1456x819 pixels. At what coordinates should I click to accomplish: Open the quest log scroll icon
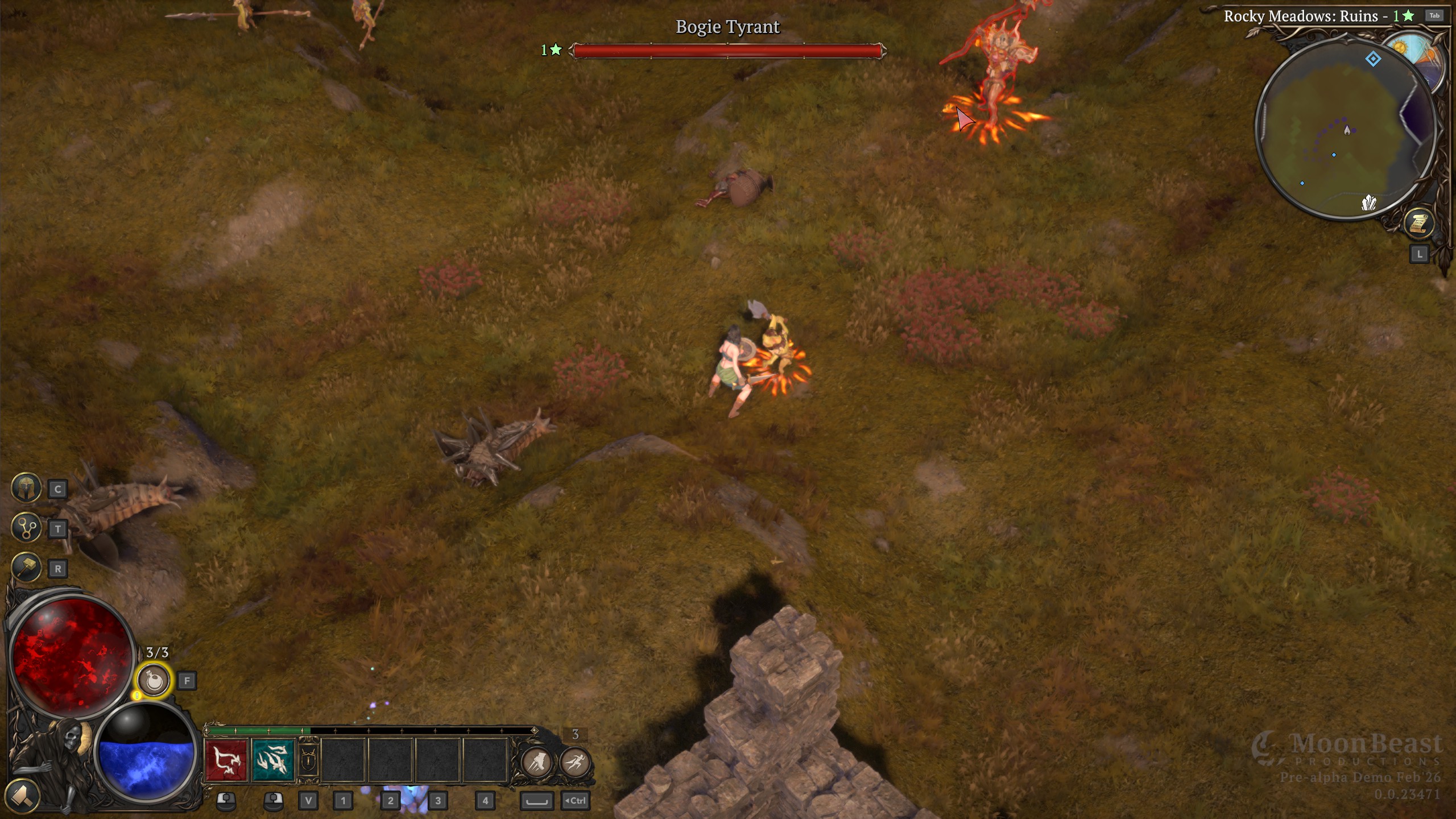(1418, 223)
